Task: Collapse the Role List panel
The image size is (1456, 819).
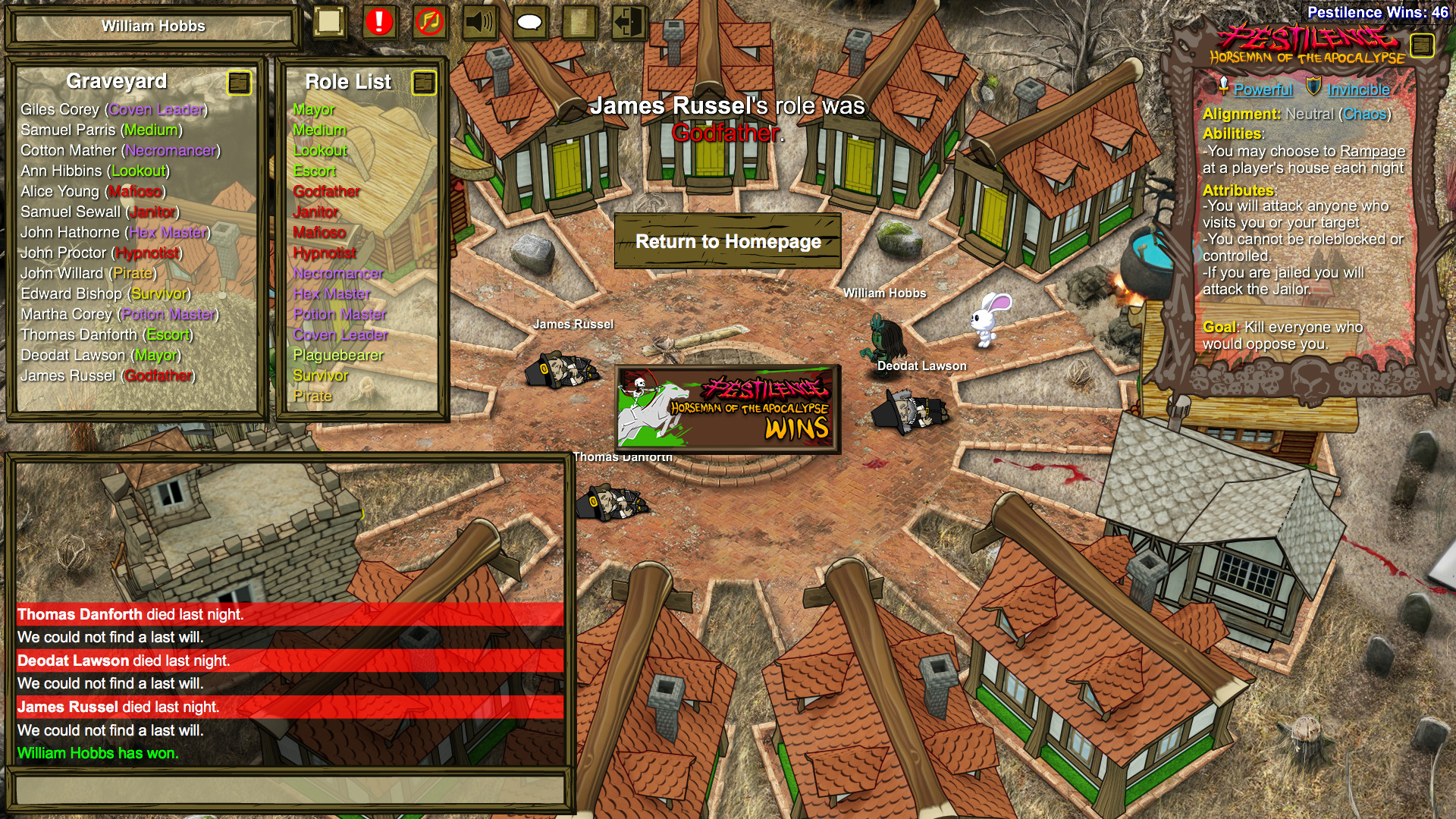Action: 423,81
